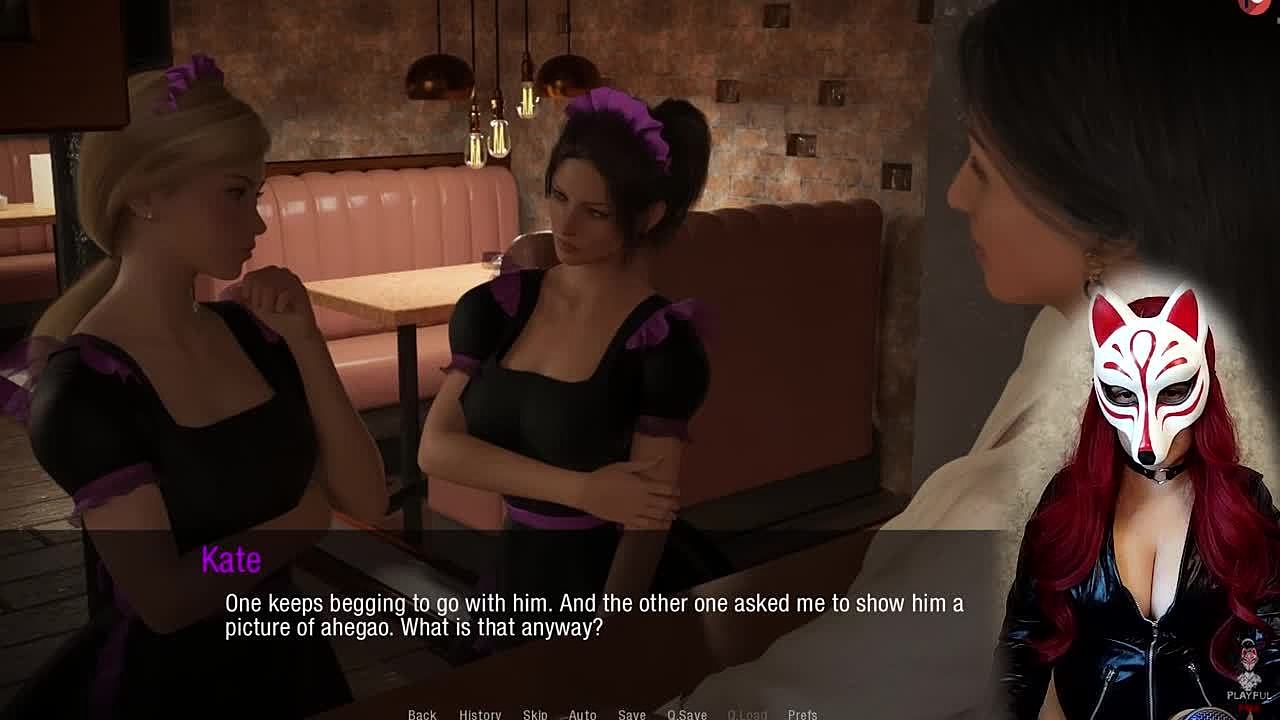Image resolution: width=1280 pixels, height=720 pixels.
Task: Turn on Auto-advance mode
Action: coord(582,714)
